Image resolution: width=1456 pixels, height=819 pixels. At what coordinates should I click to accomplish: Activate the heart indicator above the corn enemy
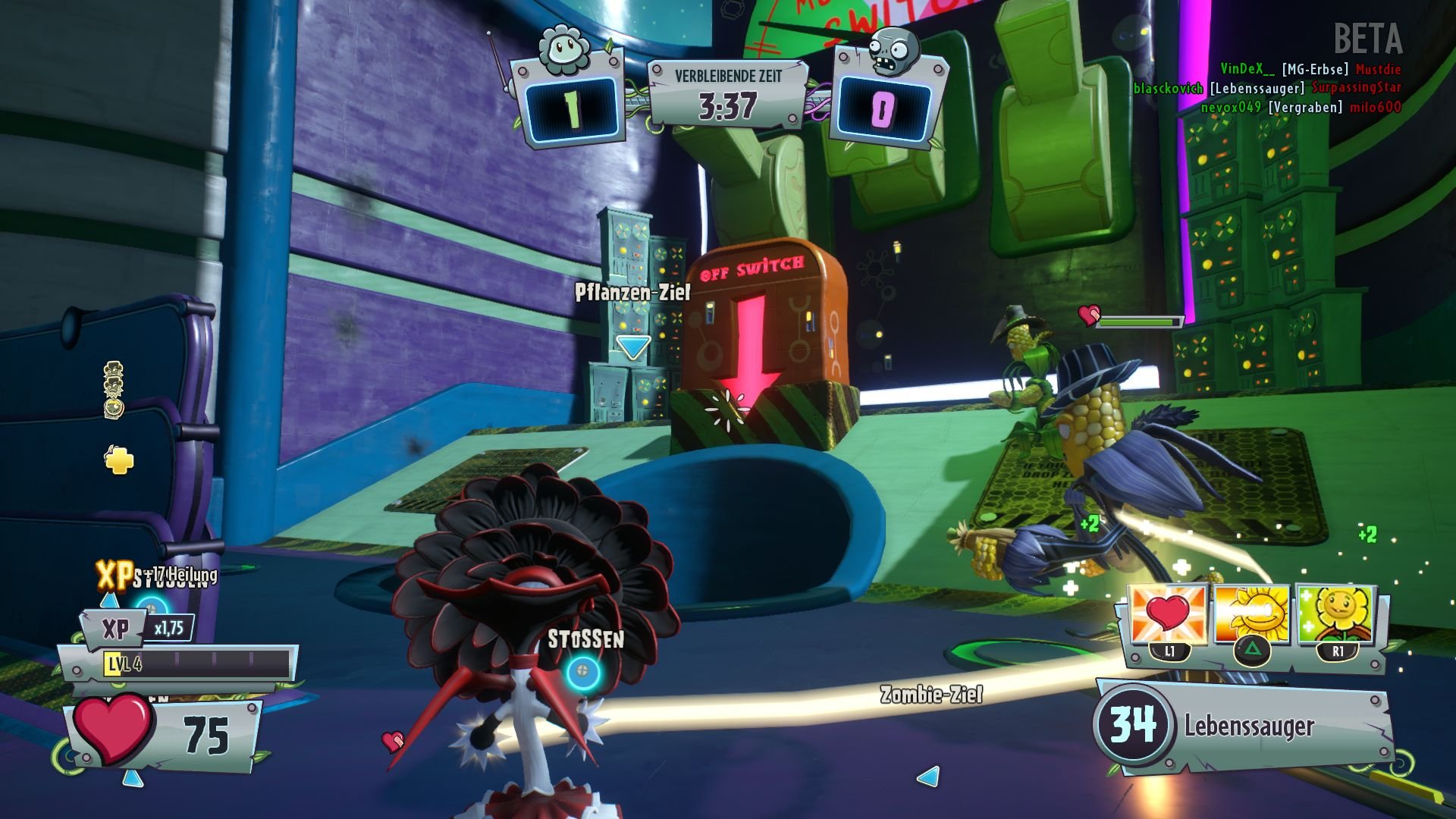pos(1090,315)
